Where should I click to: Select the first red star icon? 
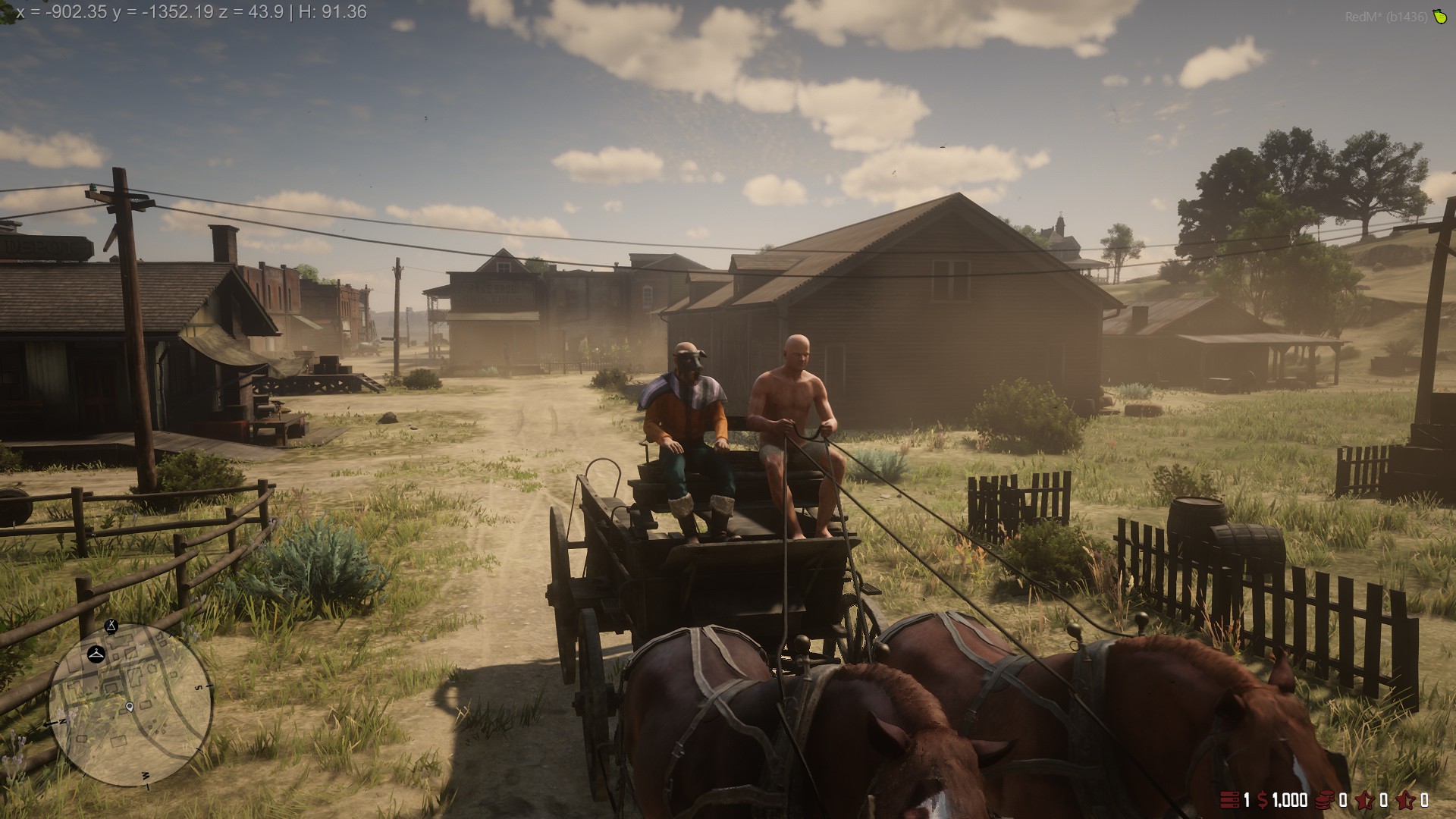point(1364,800)
